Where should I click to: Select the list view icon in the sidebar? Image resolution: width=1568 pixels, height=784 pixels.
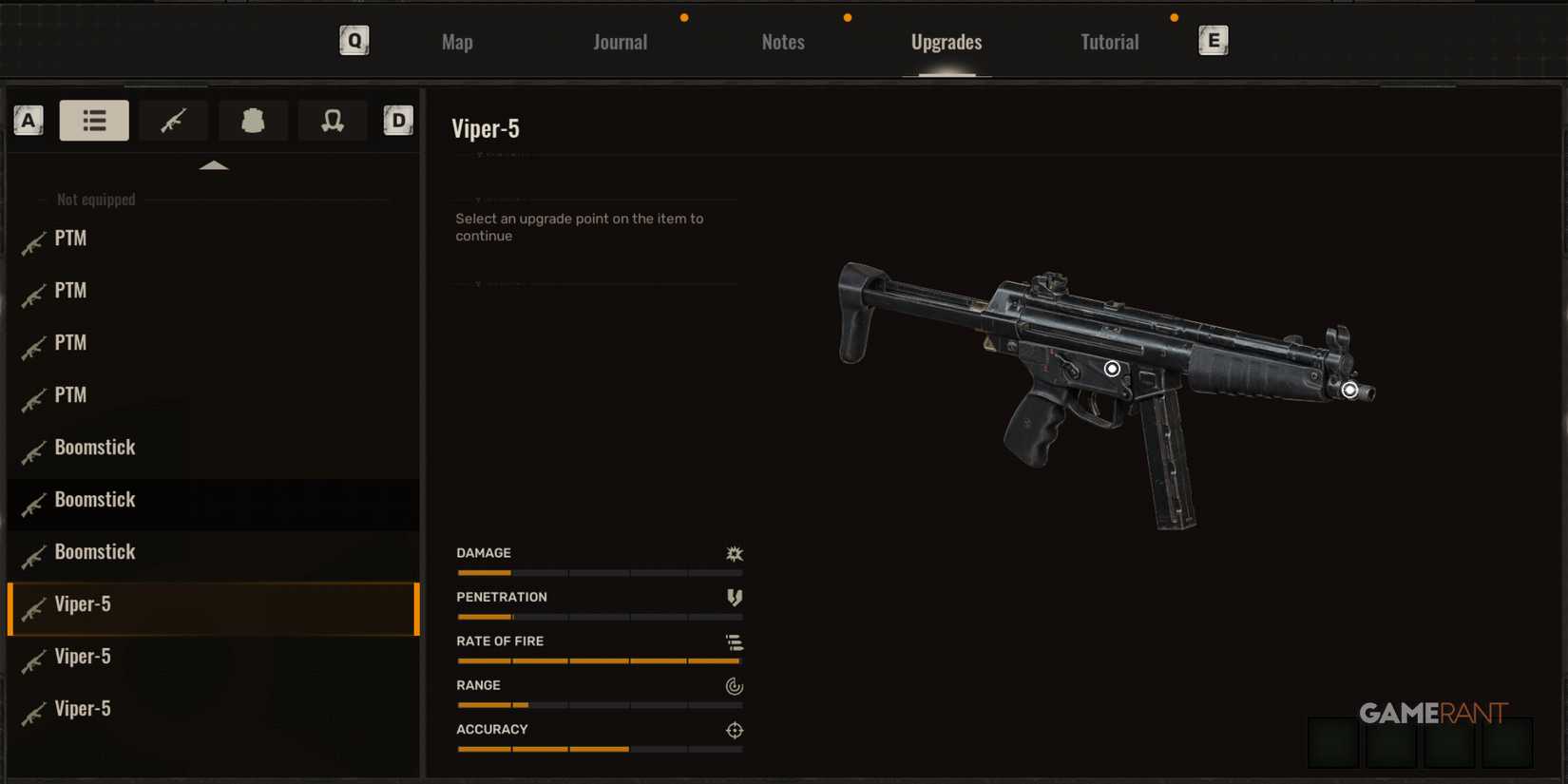coord(93,120)
